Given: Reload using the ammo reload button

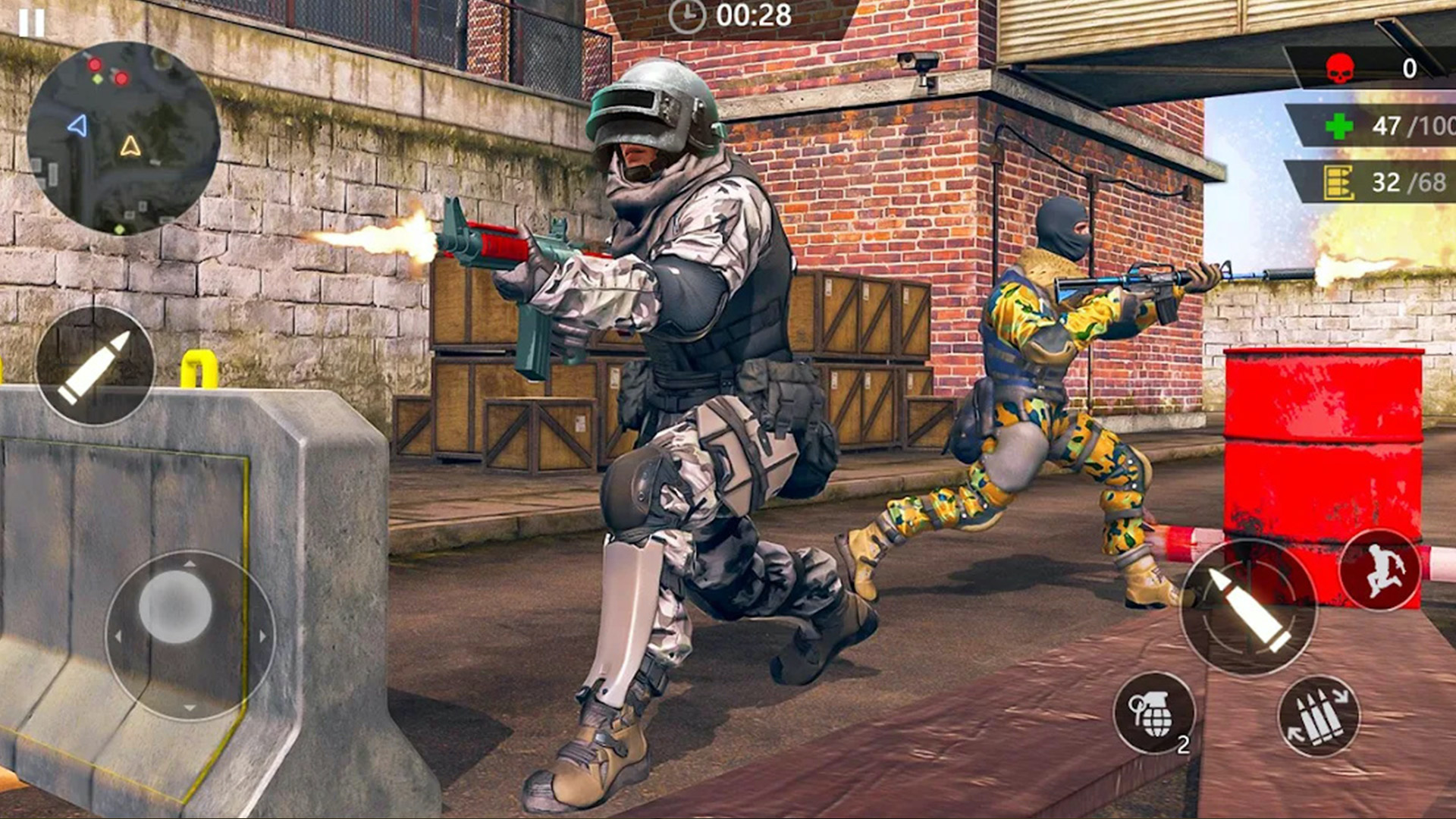Looking at the screenshot, I should pos(1319,716).
